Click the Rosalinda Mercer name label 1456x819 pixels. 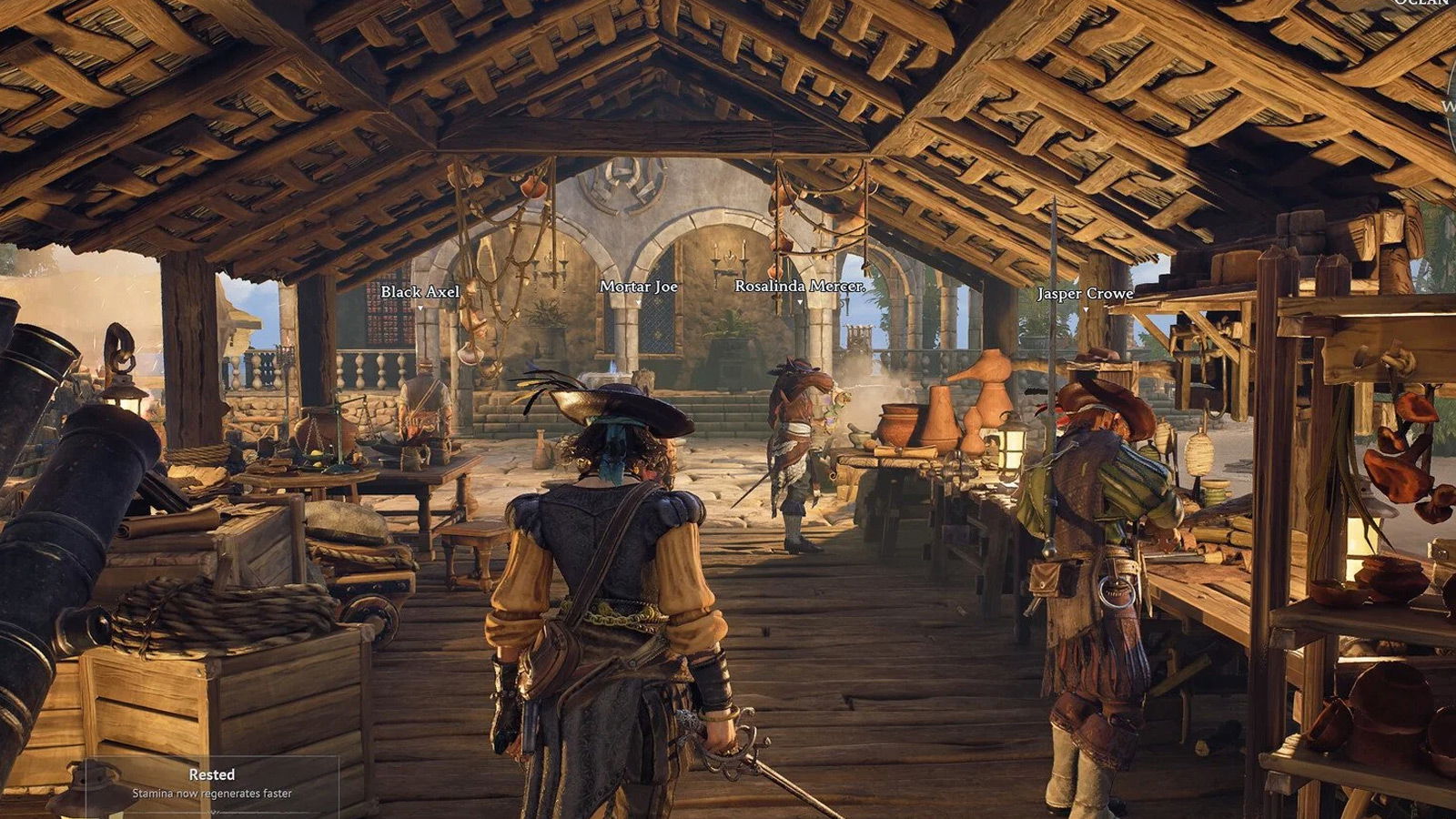click(x=799, y=287)
